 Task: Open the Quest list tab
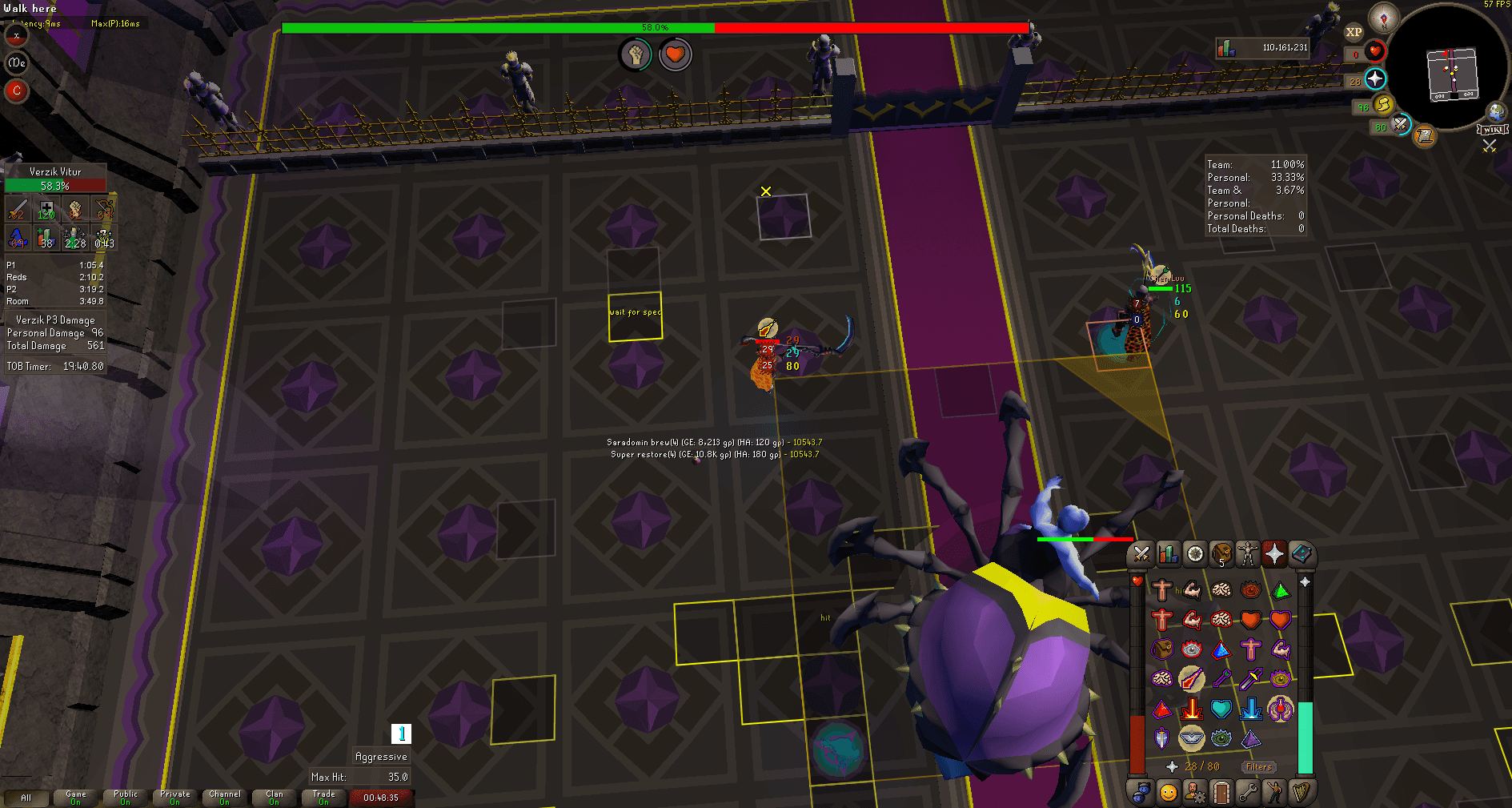point(1194,553)
